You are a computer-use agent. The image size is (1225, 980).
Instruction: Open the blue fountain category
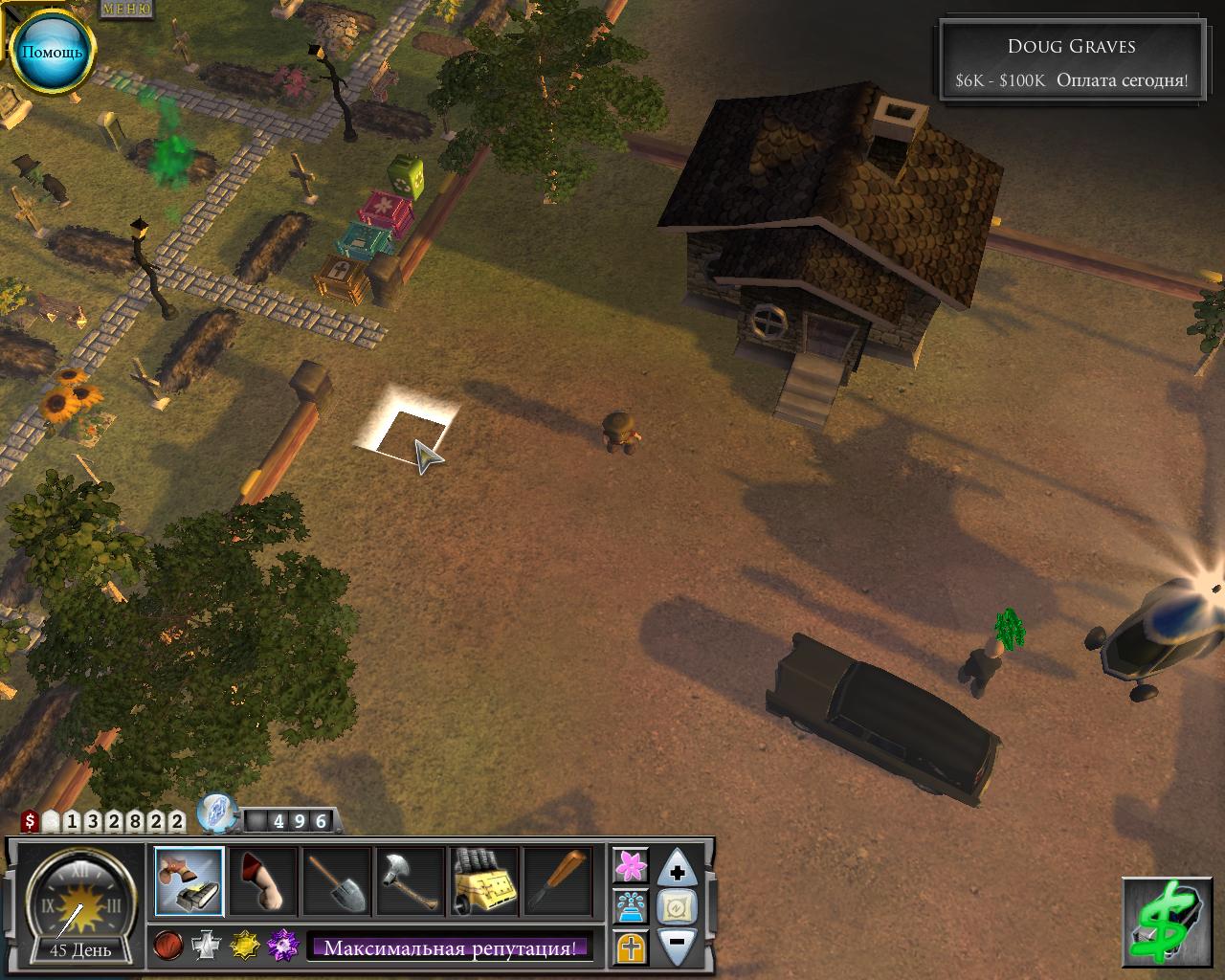(631, 906)
